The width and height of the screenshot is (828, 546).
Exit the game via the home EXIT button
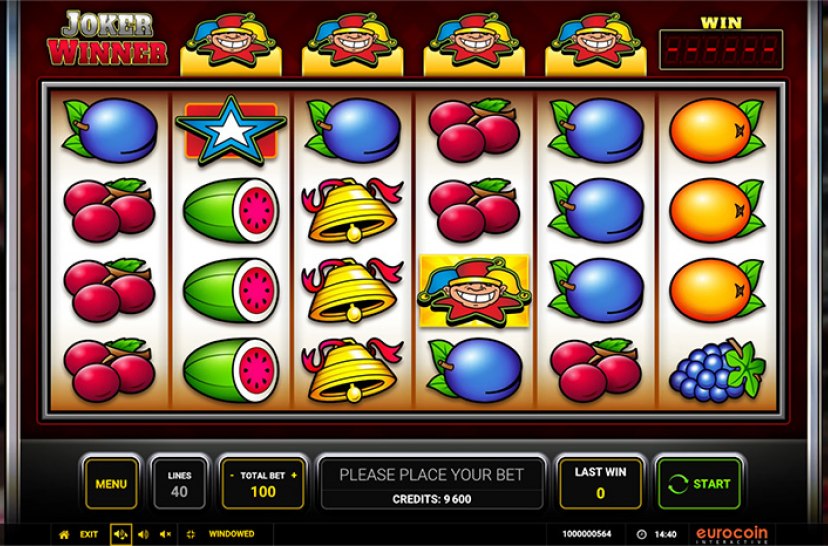(79, 534)
